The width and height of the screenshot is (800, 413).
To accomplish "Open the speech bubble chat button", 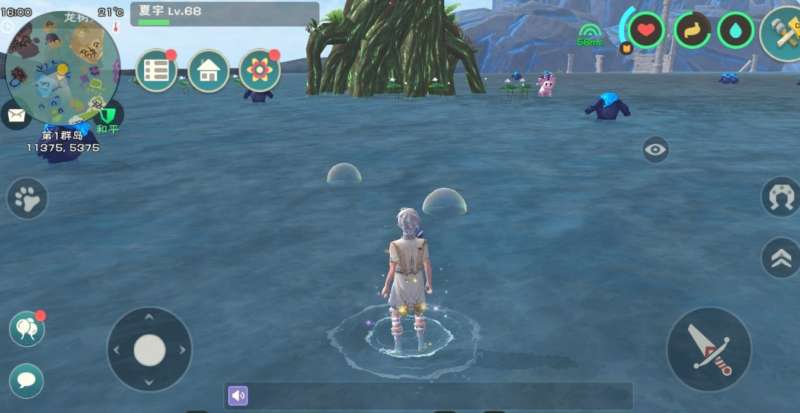I will pyautogui.click(x=26, y=380).
